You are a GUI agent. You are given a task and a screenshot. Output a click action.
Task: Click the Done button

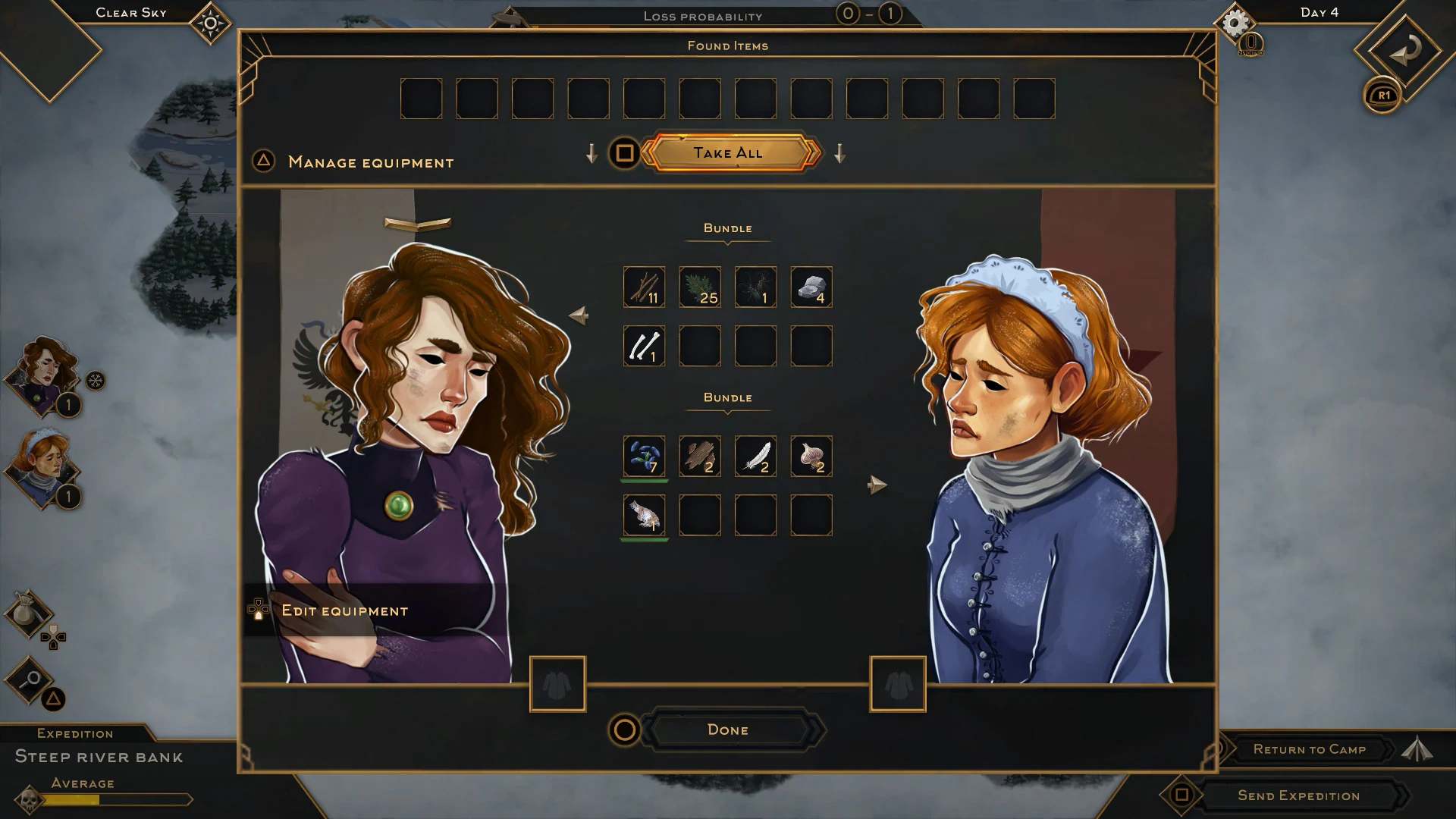pyautogui.click(x=727, y=730)
